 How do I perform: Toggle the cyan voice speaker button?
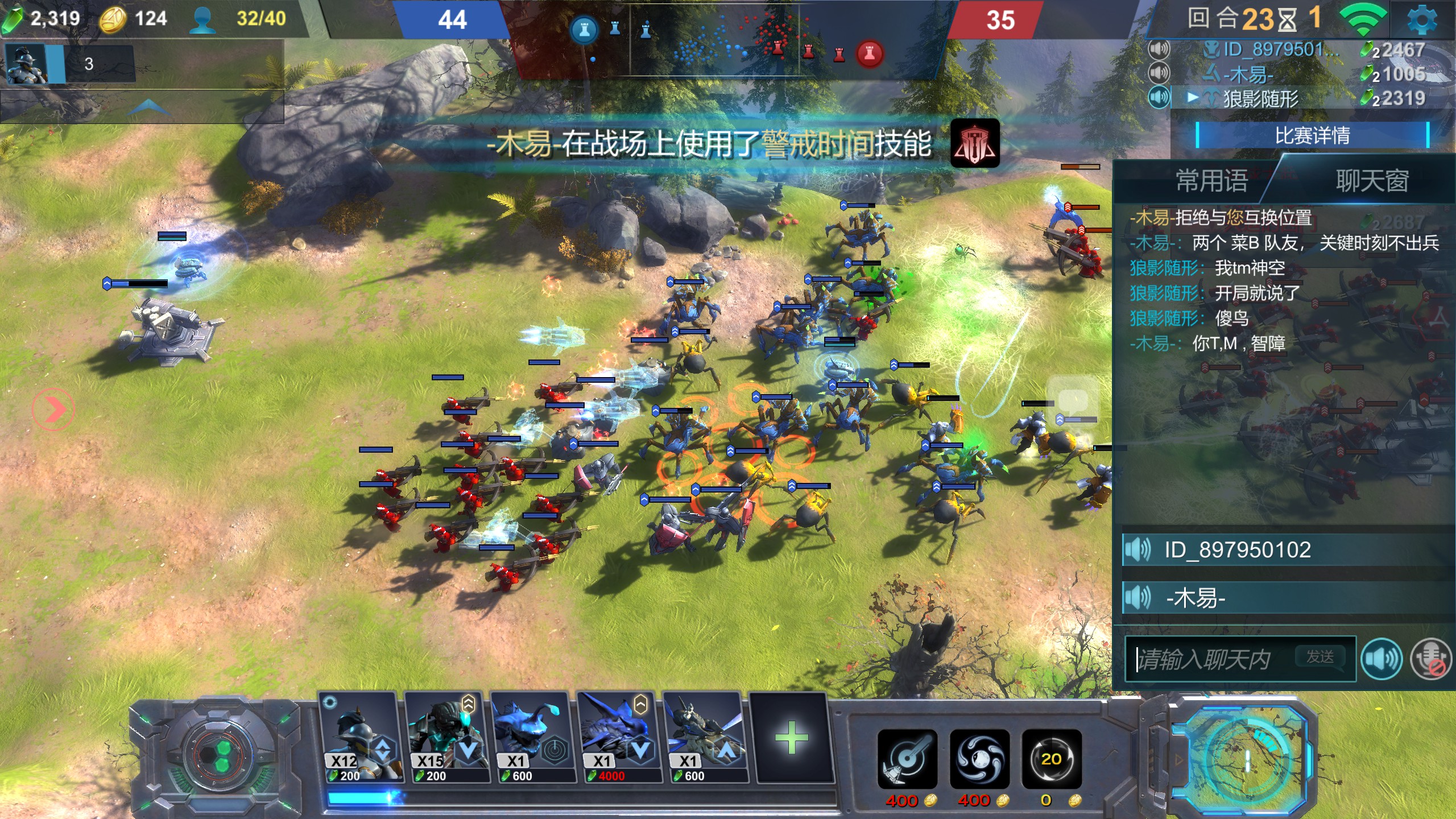[1381, 659]
